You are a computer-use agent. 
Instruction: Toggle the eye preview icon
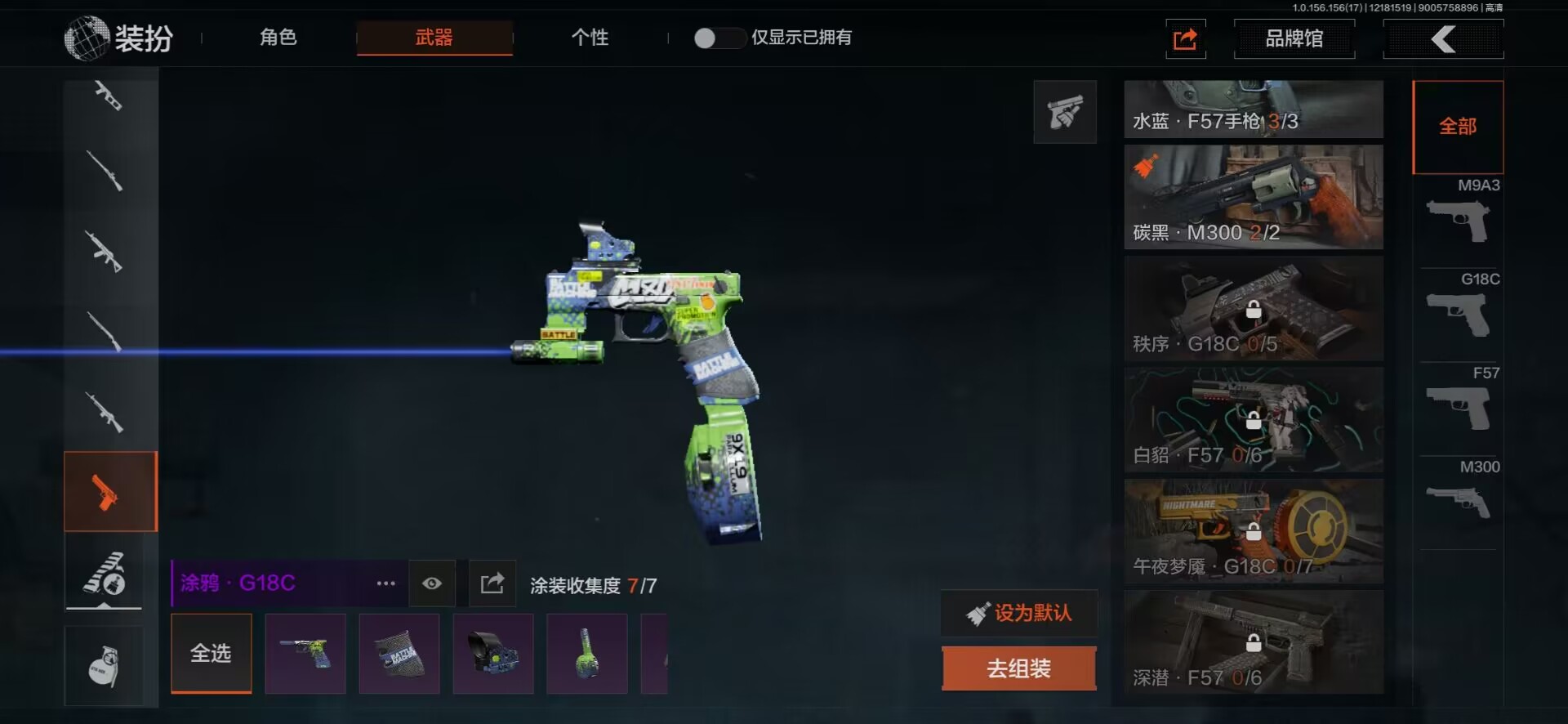pos(432,583)
